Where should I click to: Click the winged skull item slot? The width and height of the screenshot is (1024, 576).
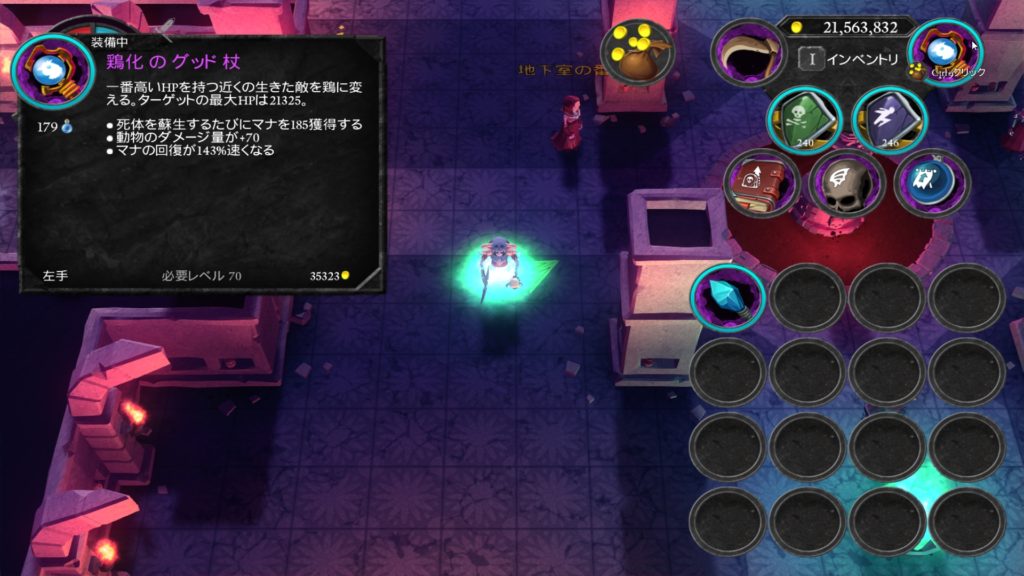point(845,184)
